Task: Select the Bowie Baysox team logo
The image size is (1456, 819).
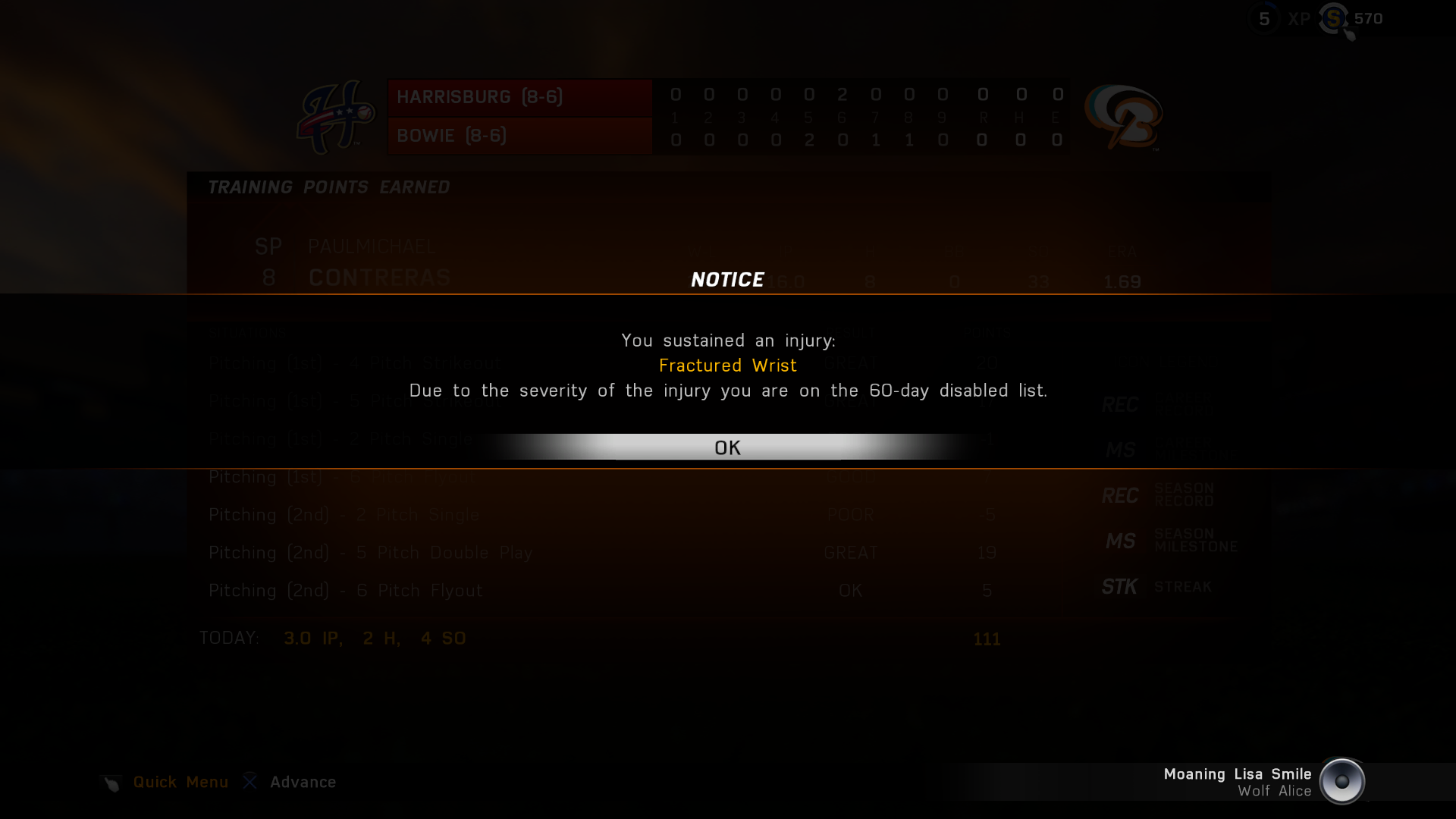Action: [x=1123, y=118]
